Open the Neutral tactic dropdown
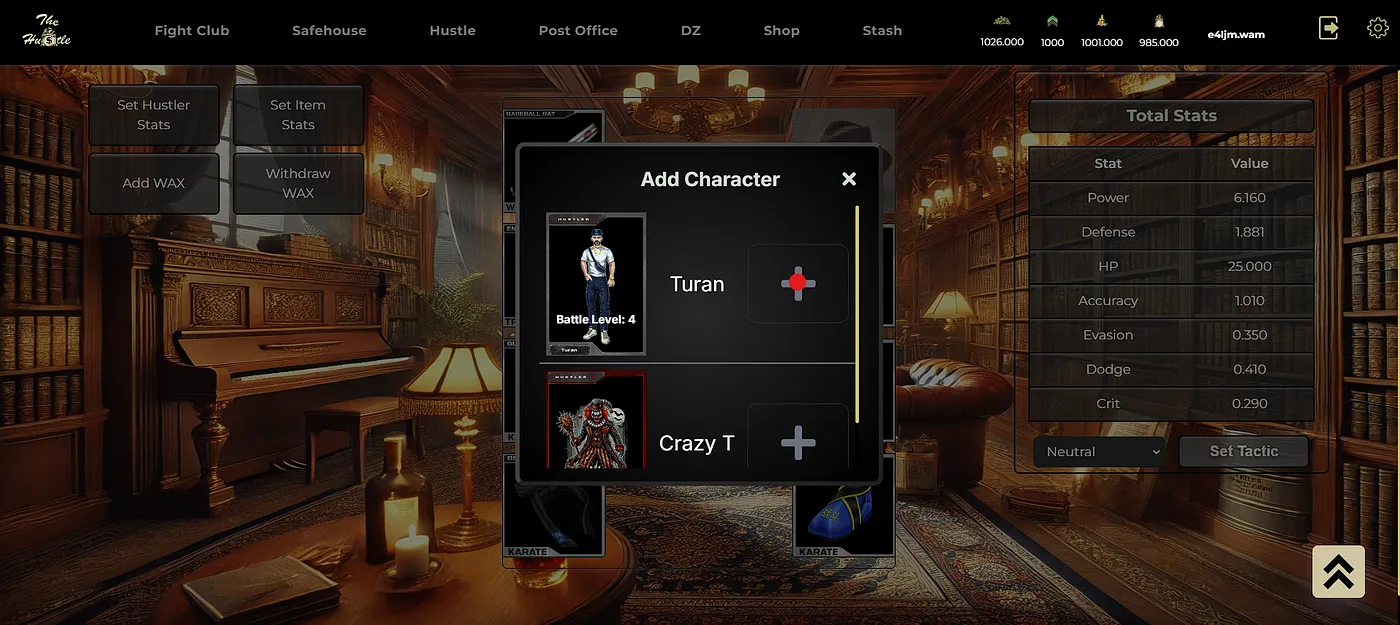Viewport: 1400px width, 625px height. [x=1099, y=452]
